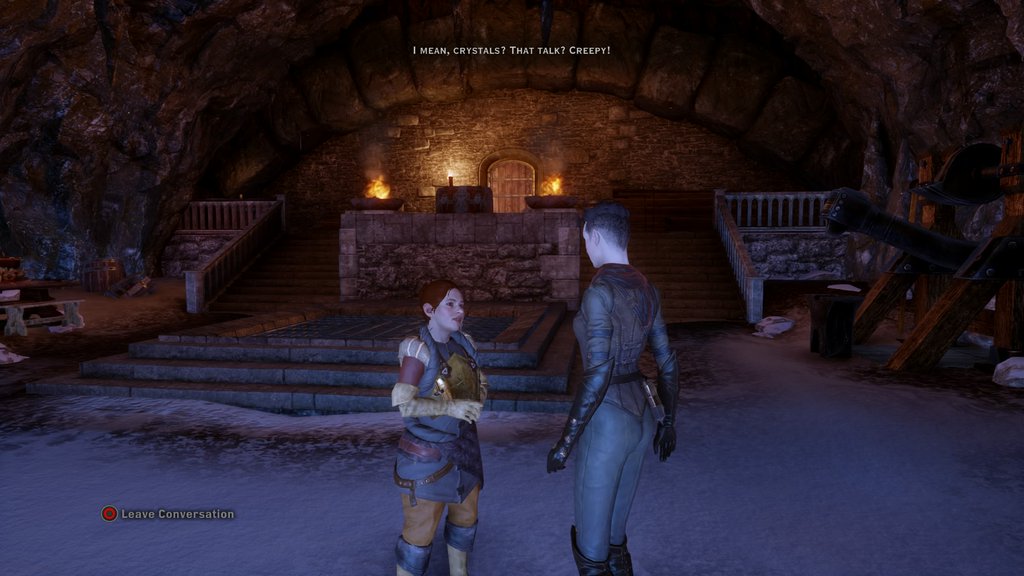
Task: Select the Leave Conversation option
Action: coord(168,514)
